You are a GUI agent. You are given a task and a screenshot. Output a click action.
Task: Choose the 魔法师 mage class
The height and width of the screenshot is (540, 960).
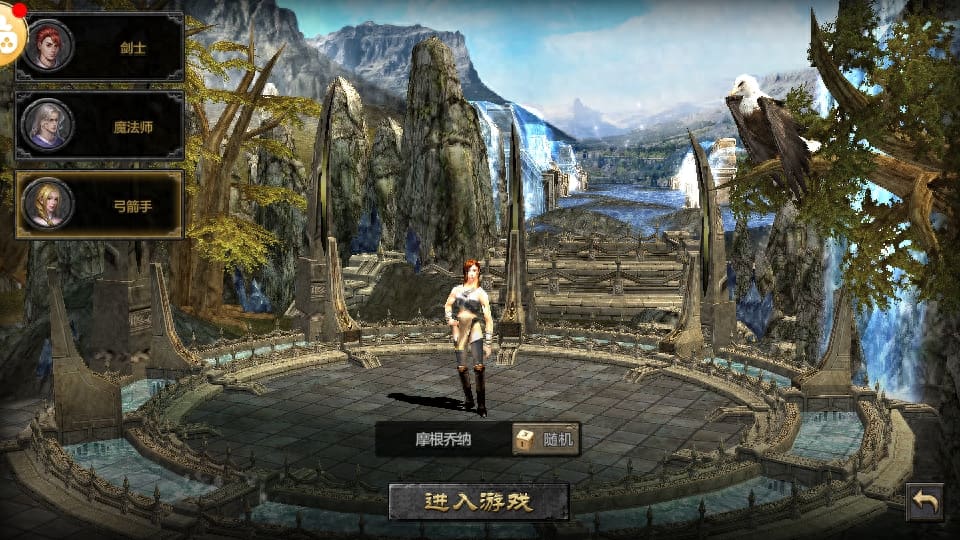[100, 126]
